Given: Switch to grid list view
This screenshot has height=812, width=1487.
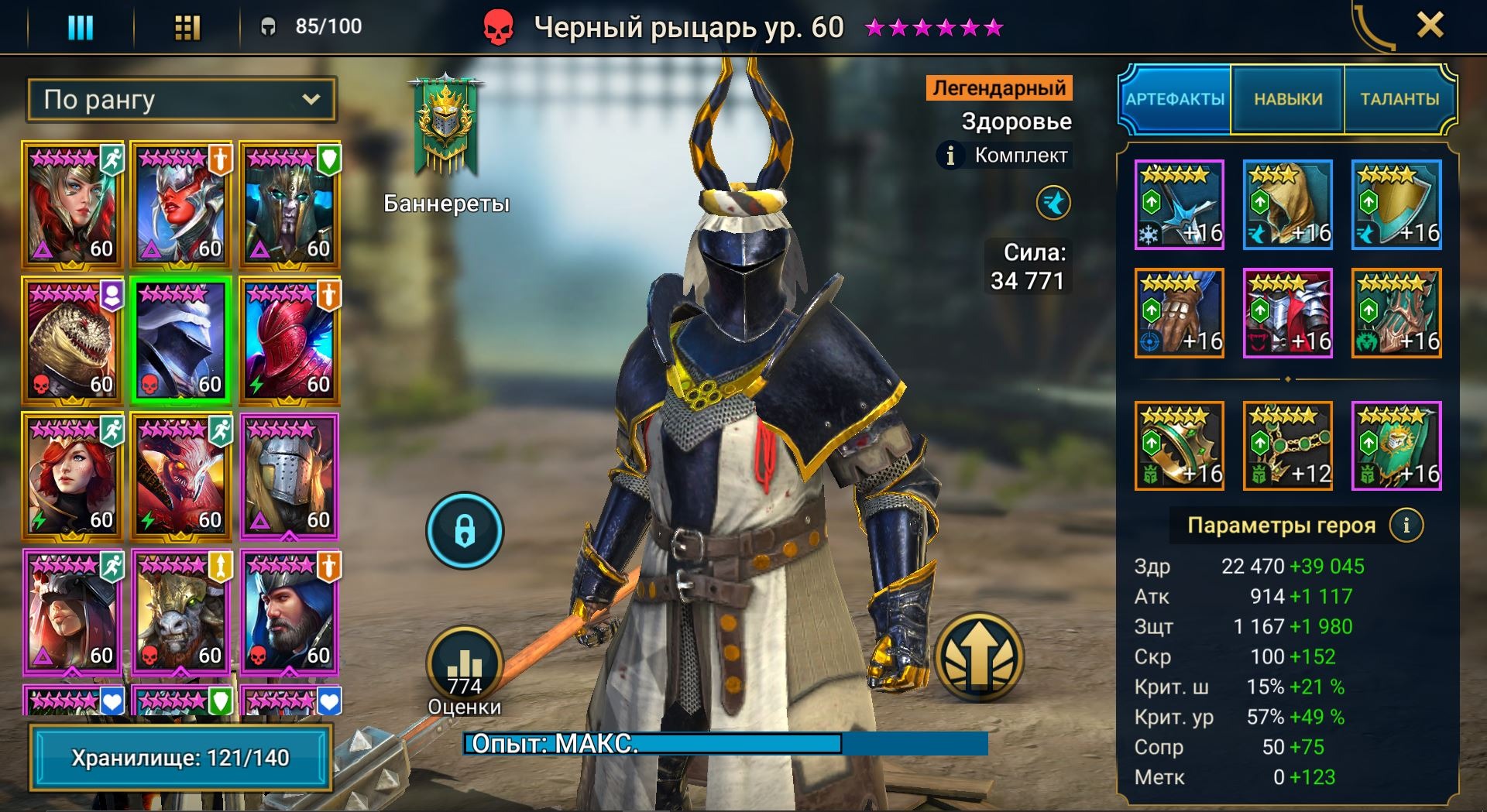Looking at the screenshot, I should point(187,28).
